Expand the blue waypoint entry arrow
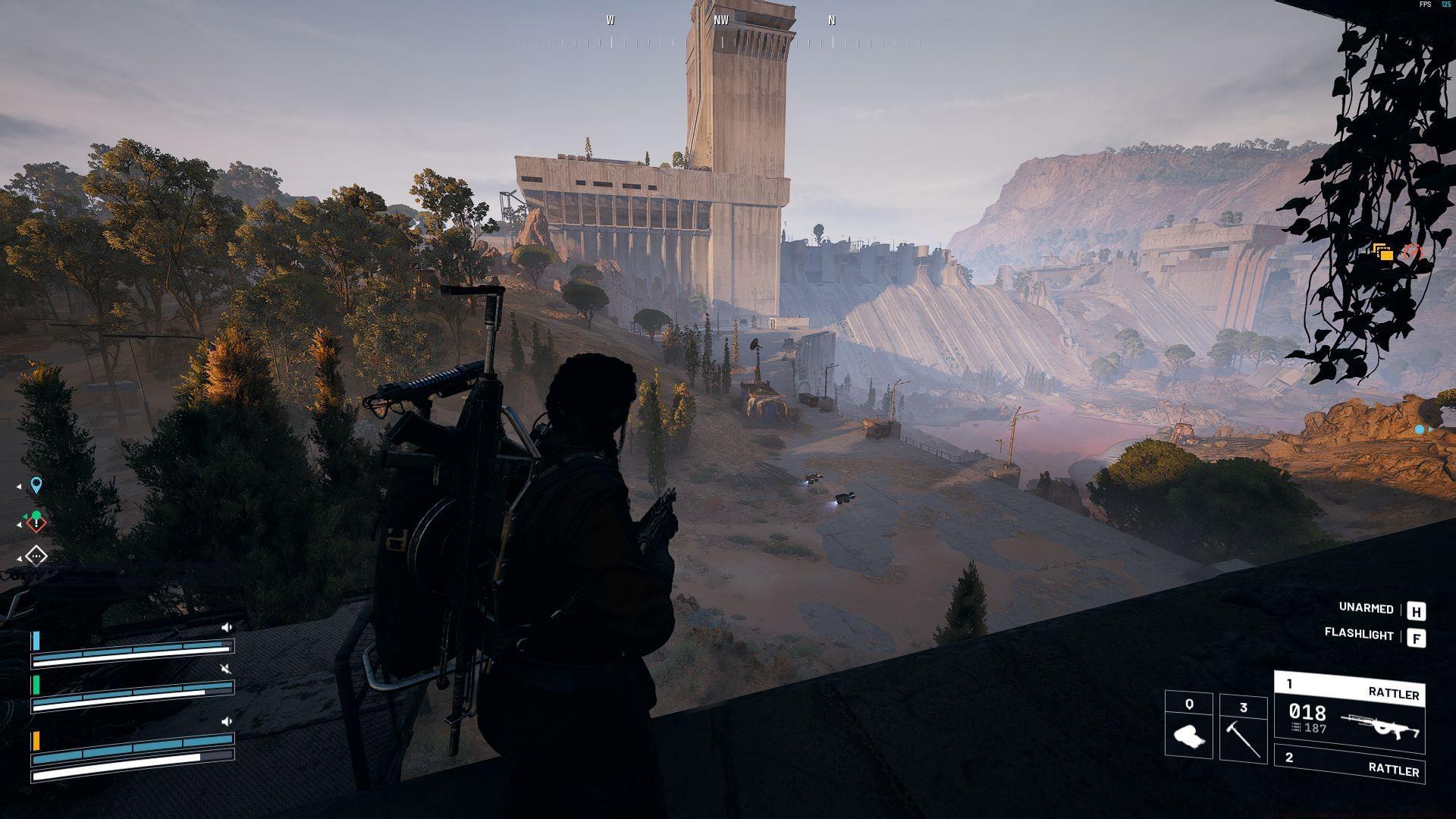 point(19,487)
